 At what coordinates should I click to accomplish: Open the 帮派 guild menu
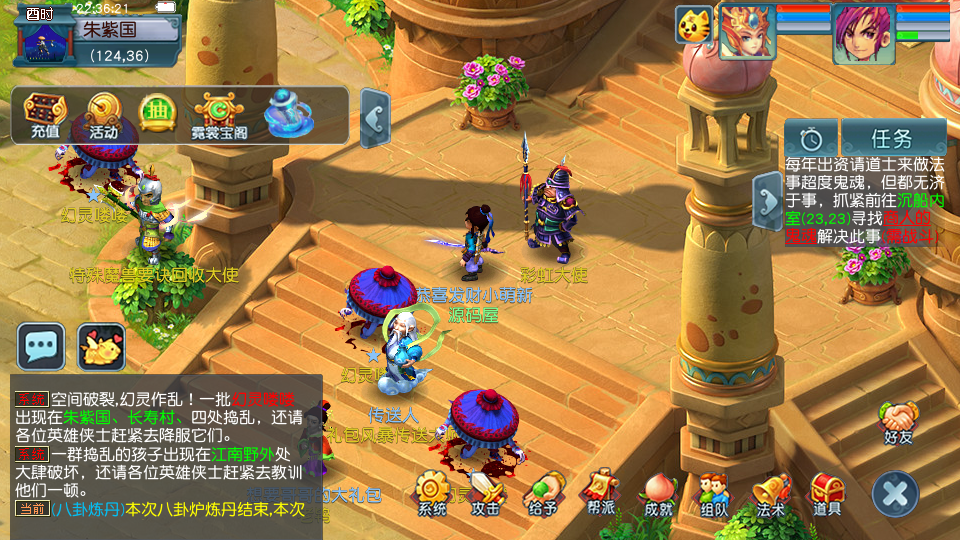(x=601, y=492)
